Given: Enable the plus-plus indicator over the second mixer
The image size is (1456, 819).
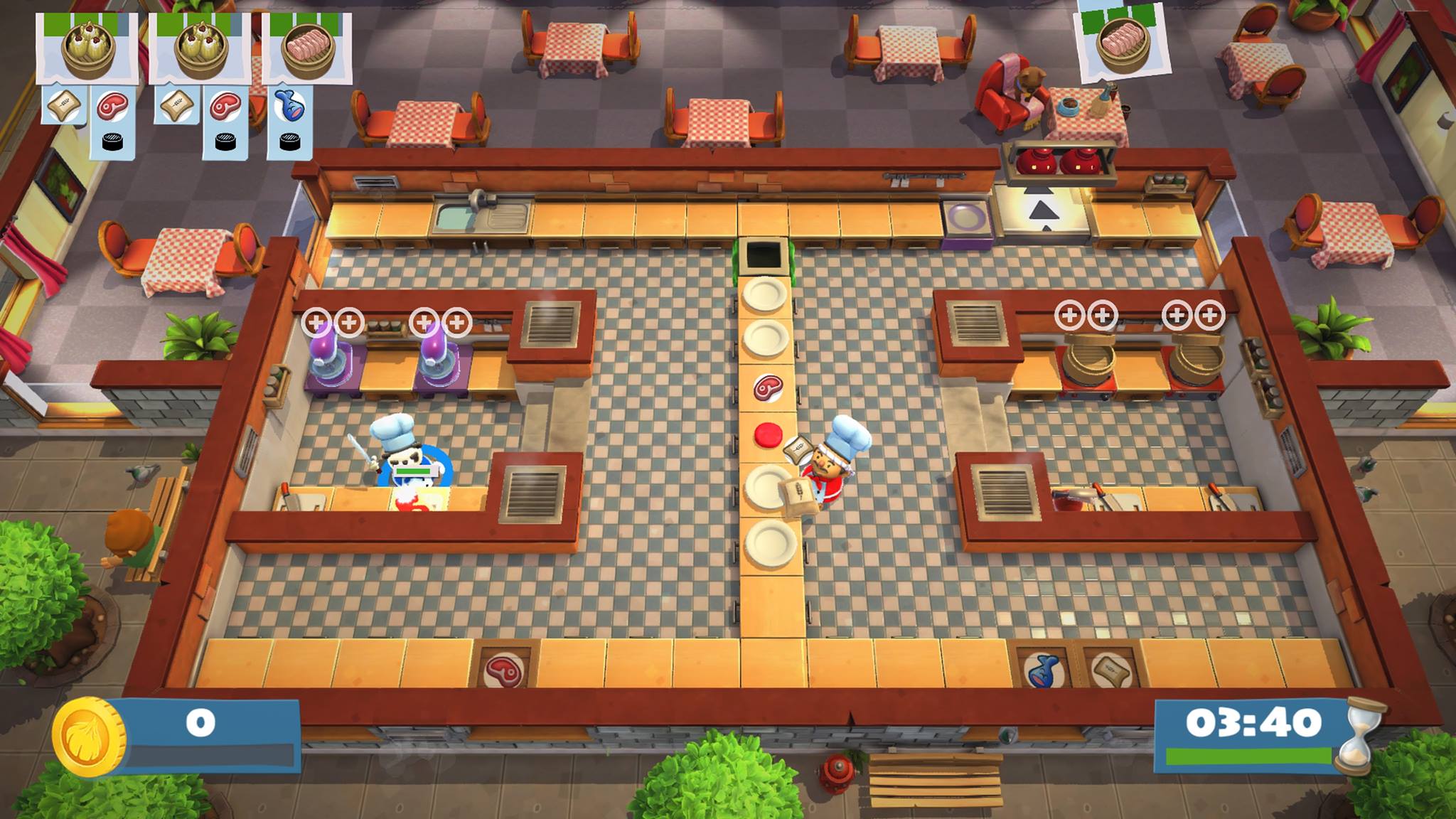Looking at the screenshot, I should [441, 320].
